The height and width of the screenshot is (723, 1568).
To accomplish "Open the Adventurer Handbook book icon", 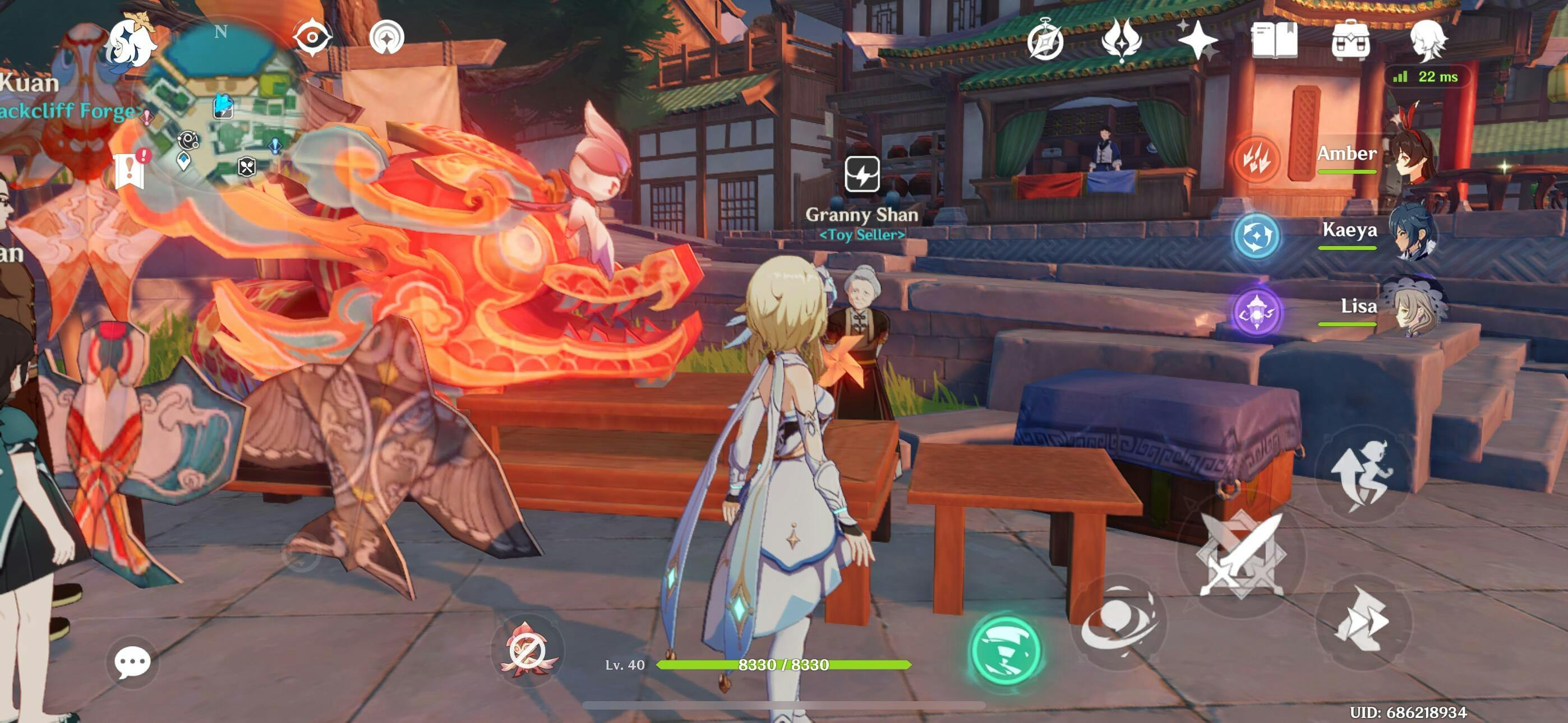I will pos(1274,41).
